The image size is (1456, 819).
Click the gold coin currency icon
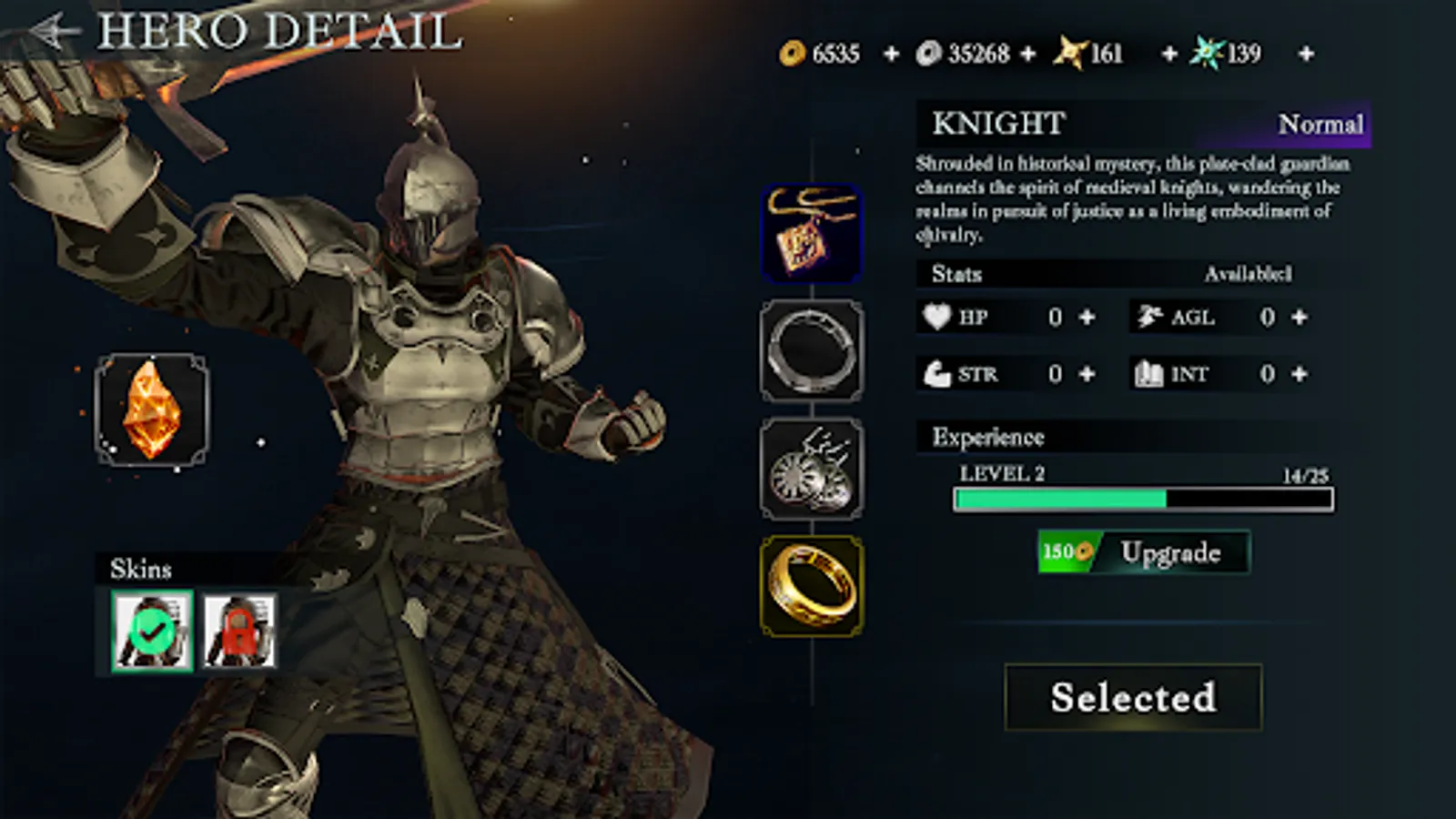[790, 54]
